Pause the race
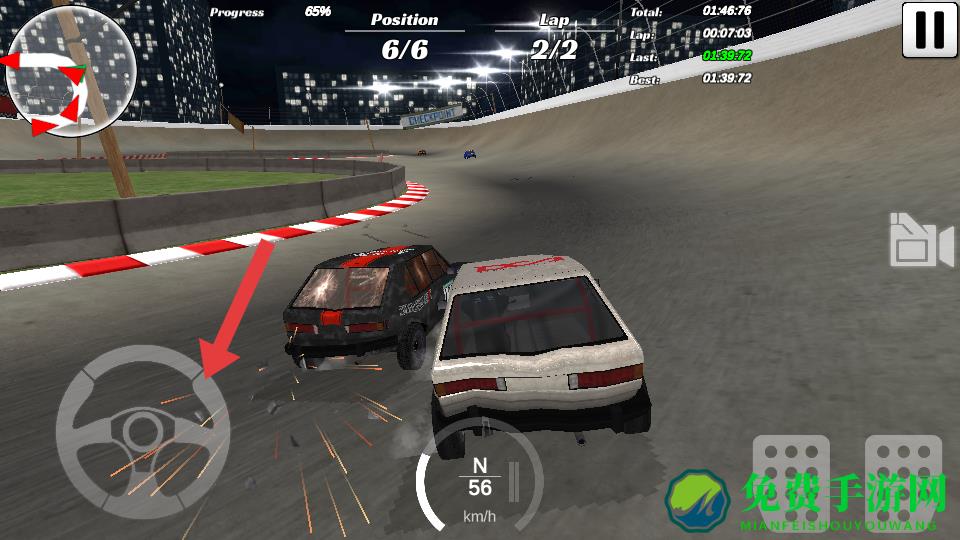 click(929, 30)
